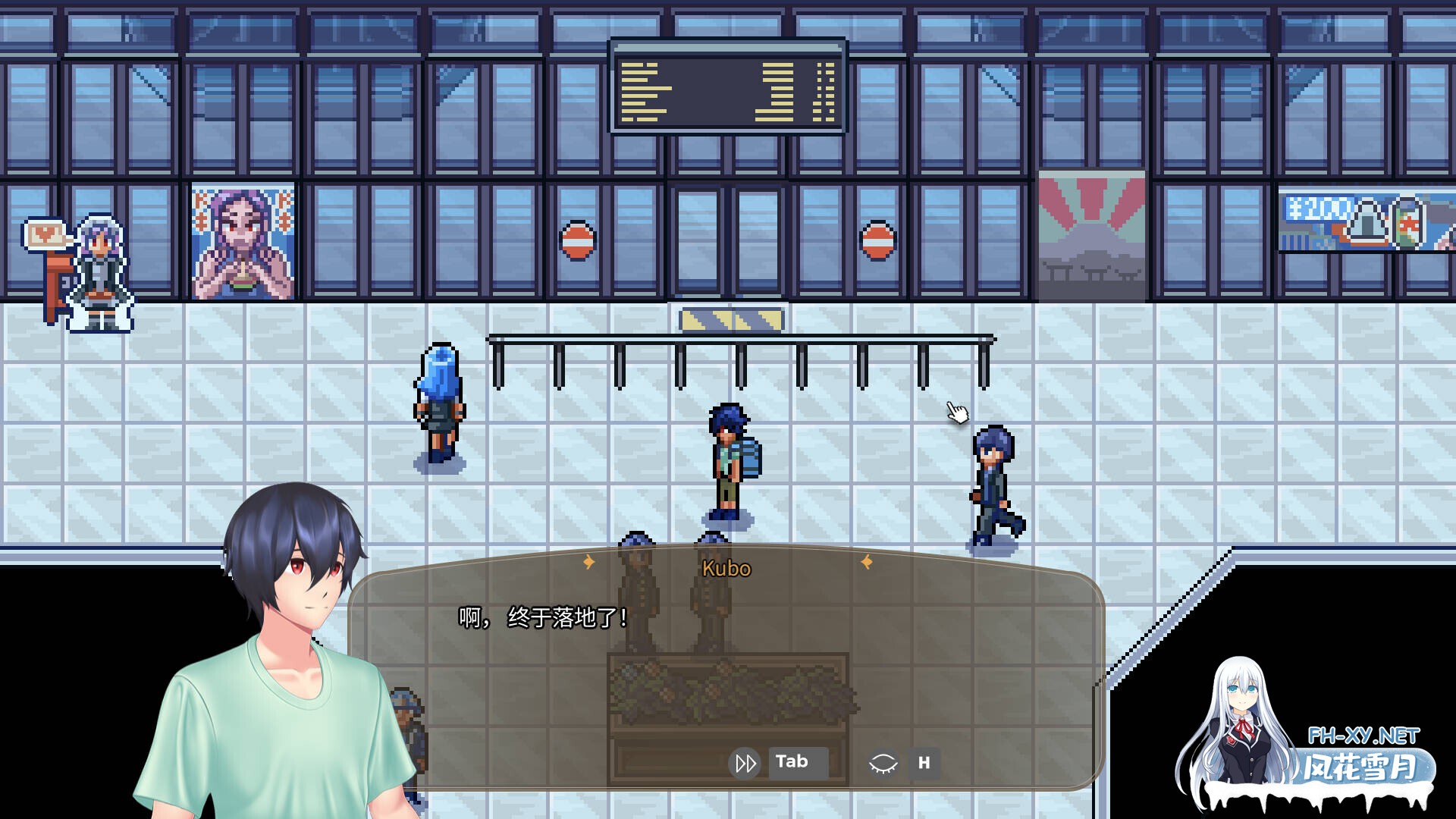Screen dimensions: 1456x819
Task: Click the right red no-entry sign
Action: pos(878,241)
